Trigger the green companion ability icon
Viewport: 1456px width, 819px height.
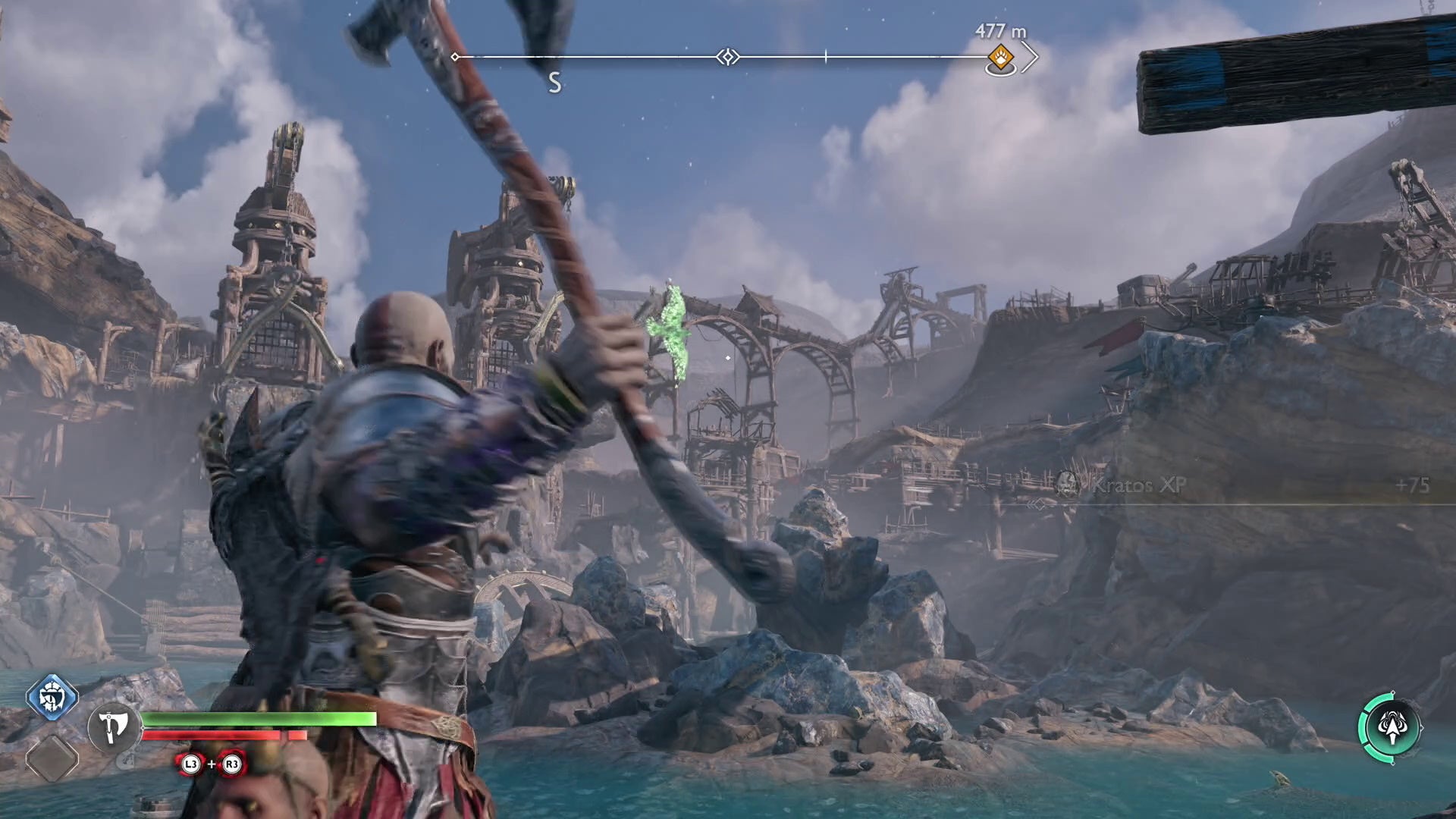click(x=1389, y=727)
